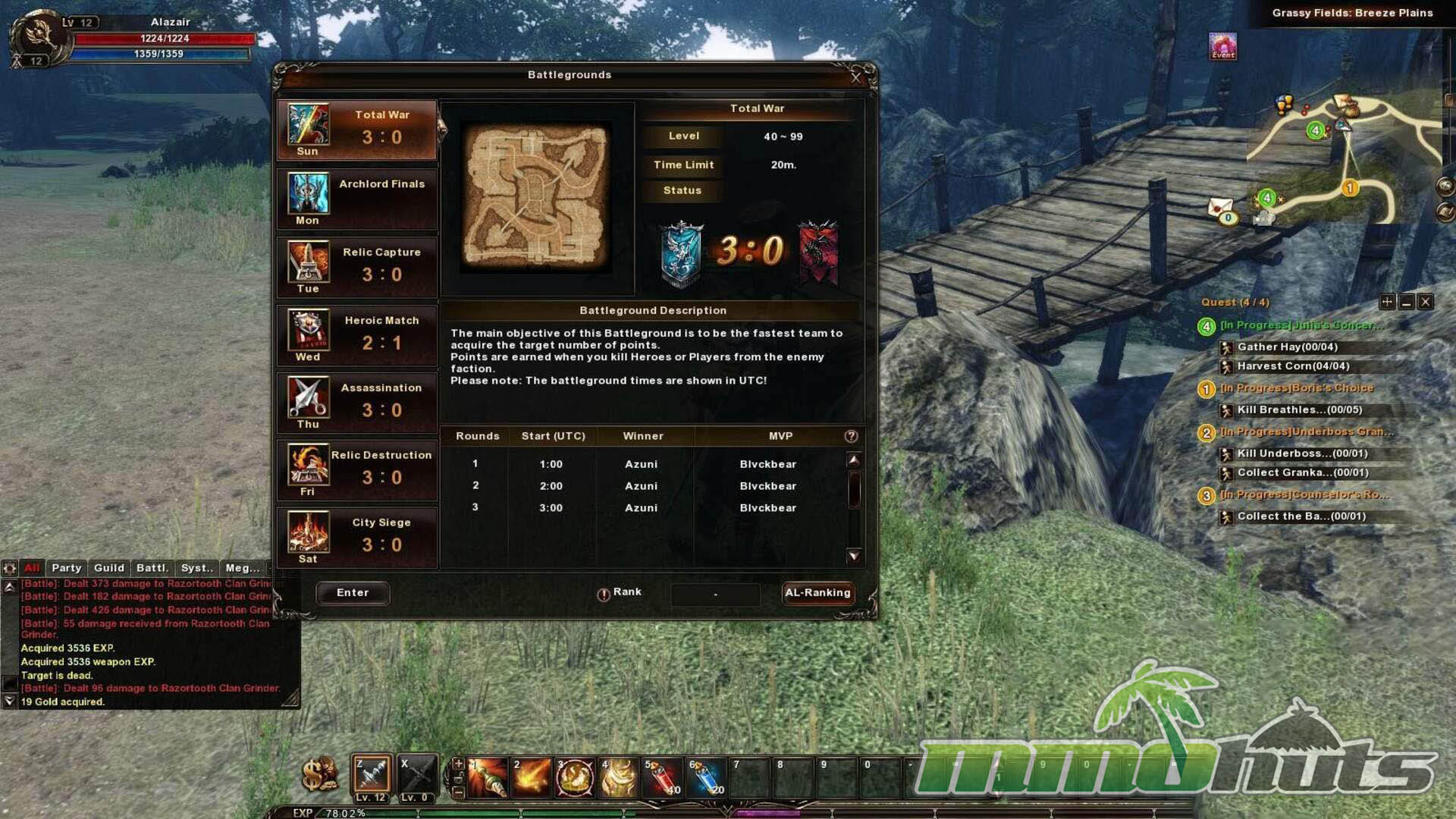Minimize the Quest tracker panel
The height and width of the screenshot is (819, 1456).
(x=1407, y=302)
